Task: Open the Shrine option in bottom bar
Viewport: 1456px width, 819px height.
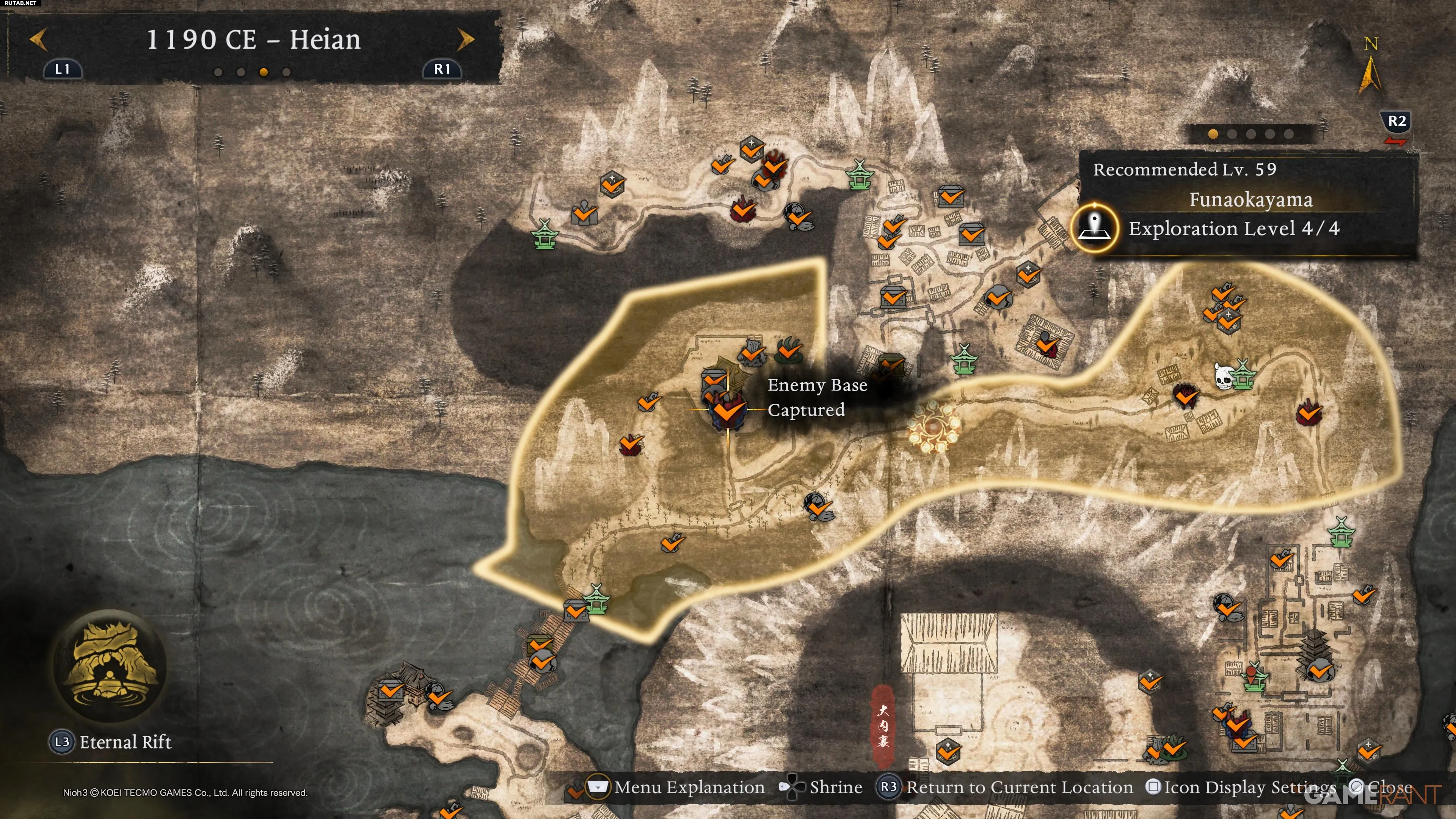Action: click(x=835, y=788)
